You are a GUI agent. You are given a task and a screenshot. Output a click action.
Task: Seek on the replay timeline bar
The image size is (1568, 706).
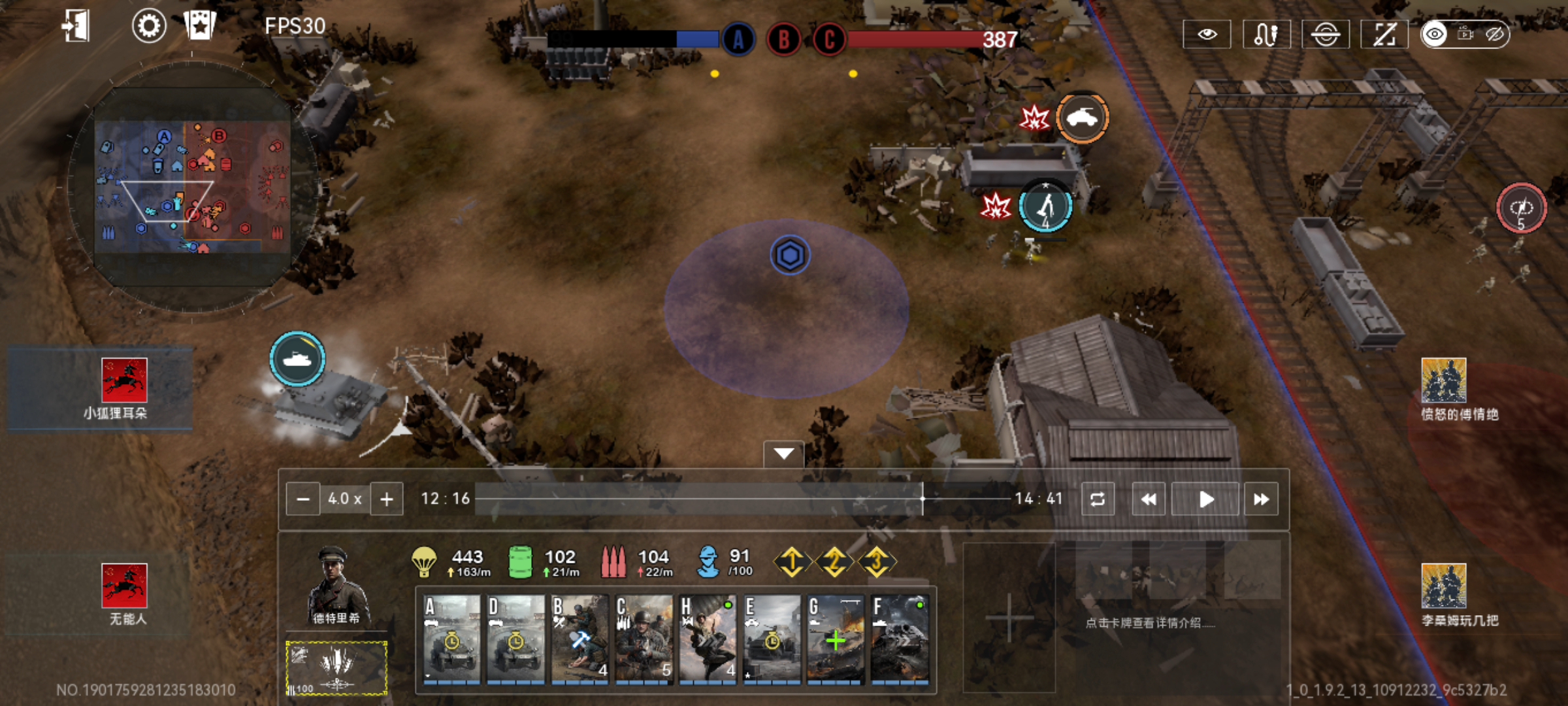742,499
